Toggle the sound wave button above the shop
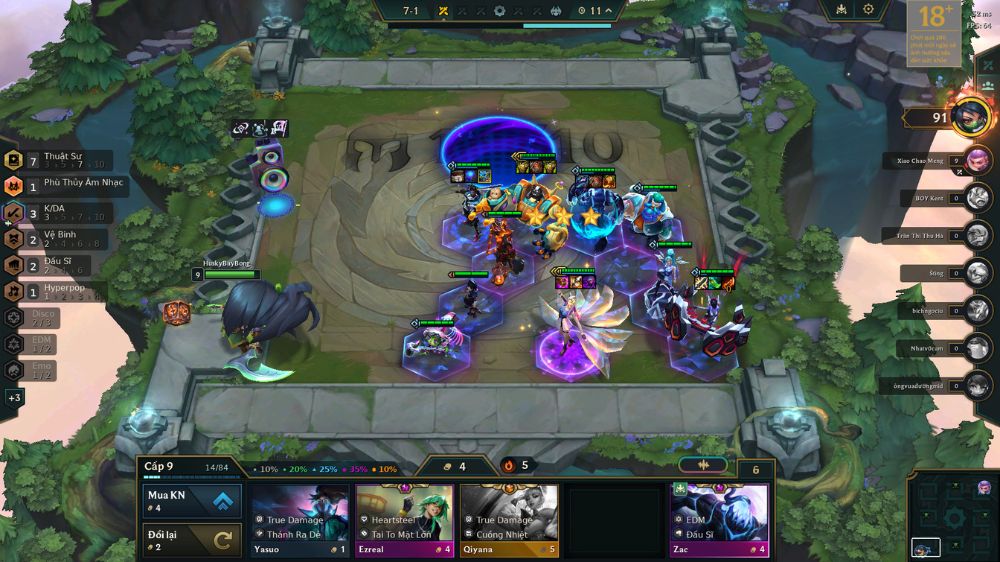 (x=703, y=465)
